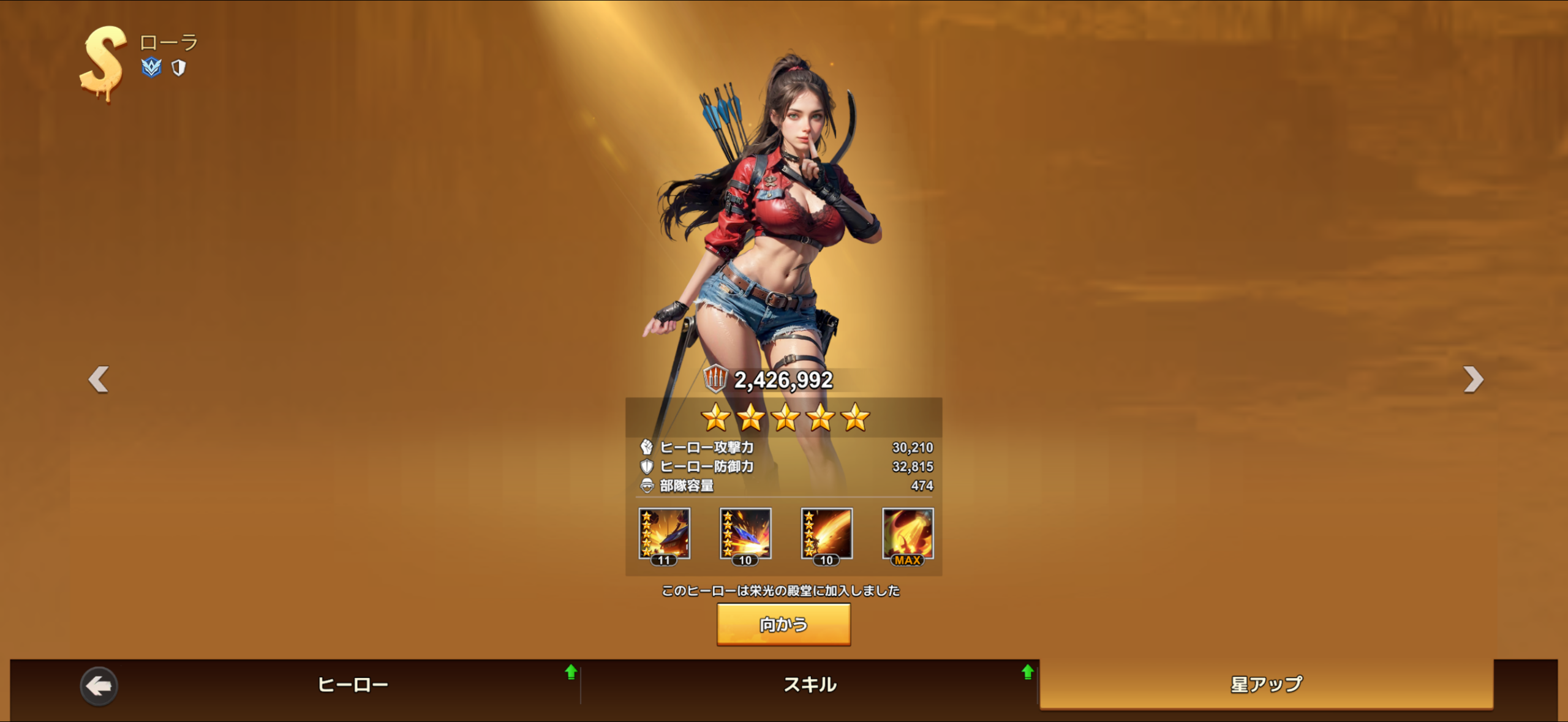This screenshot has width=1568, height=722.
Task: Switch to the ヒーロー tab
Action: point(353,685)
